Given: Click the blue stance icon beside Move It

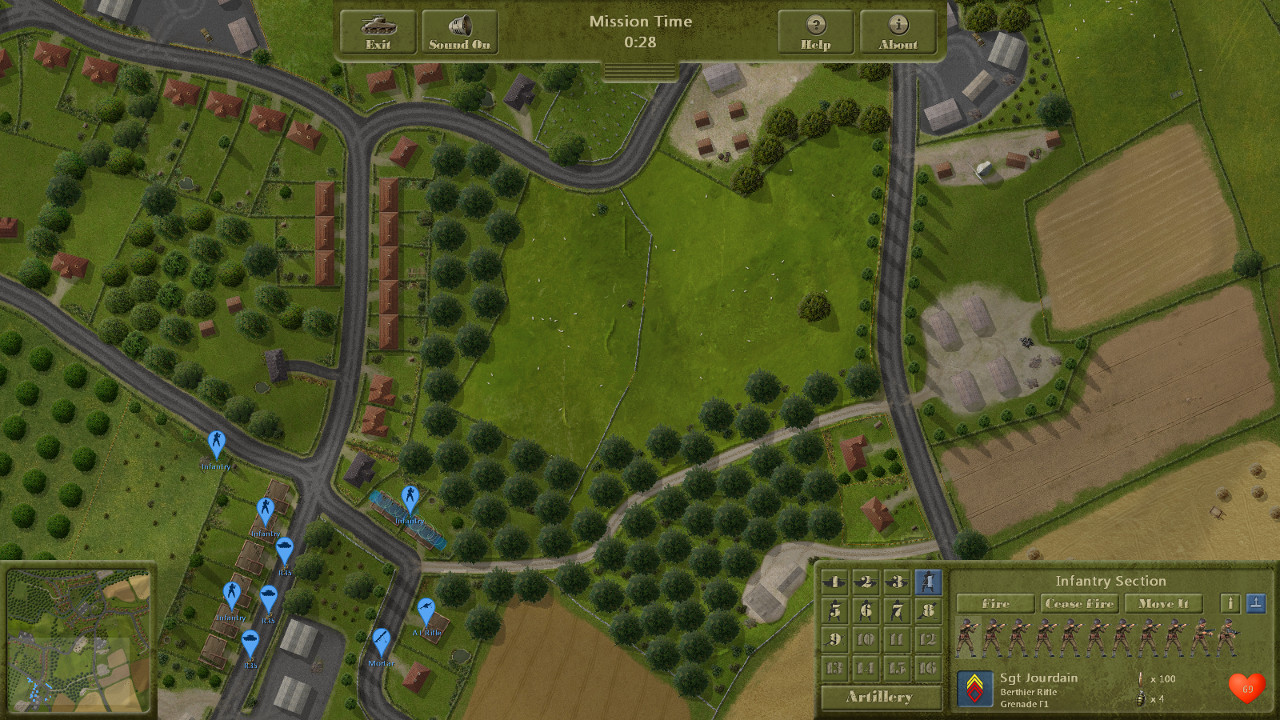Looking at the screenshot, I should coord(1256,603).
